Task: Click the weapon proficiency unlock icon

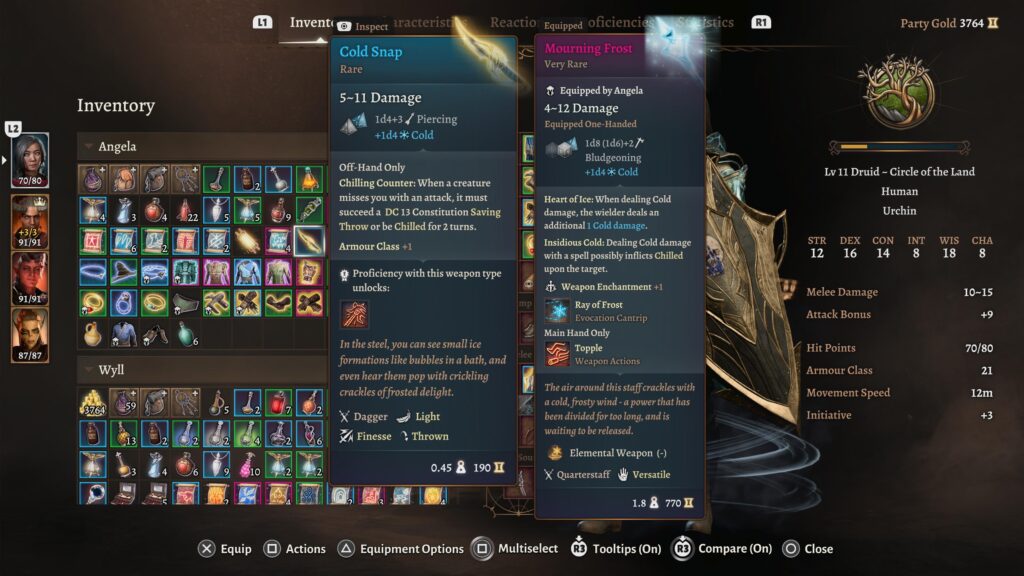Action: click(354, 314)
